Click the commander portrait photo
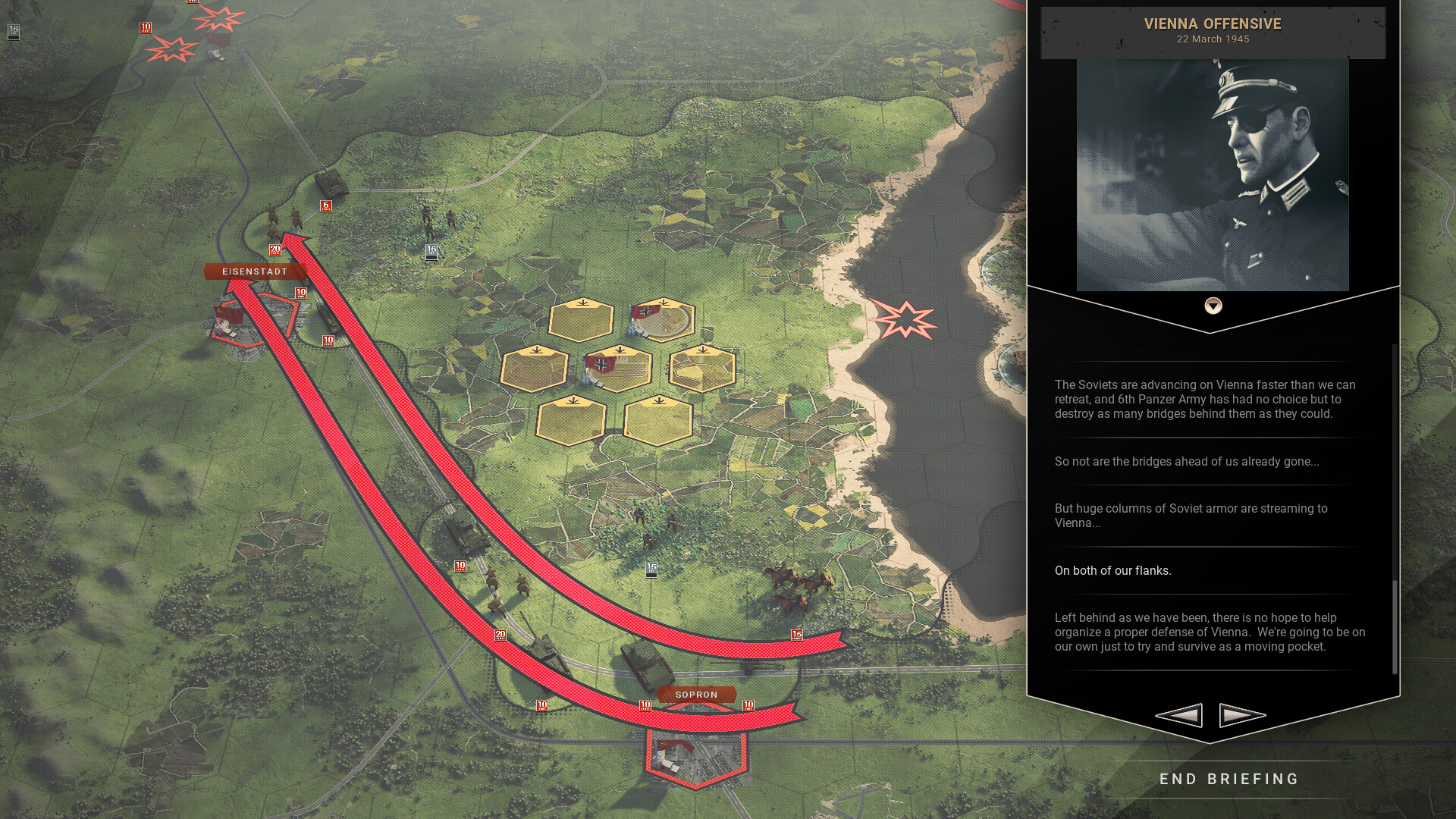 pyautogui.click(x=1213, y=174)
